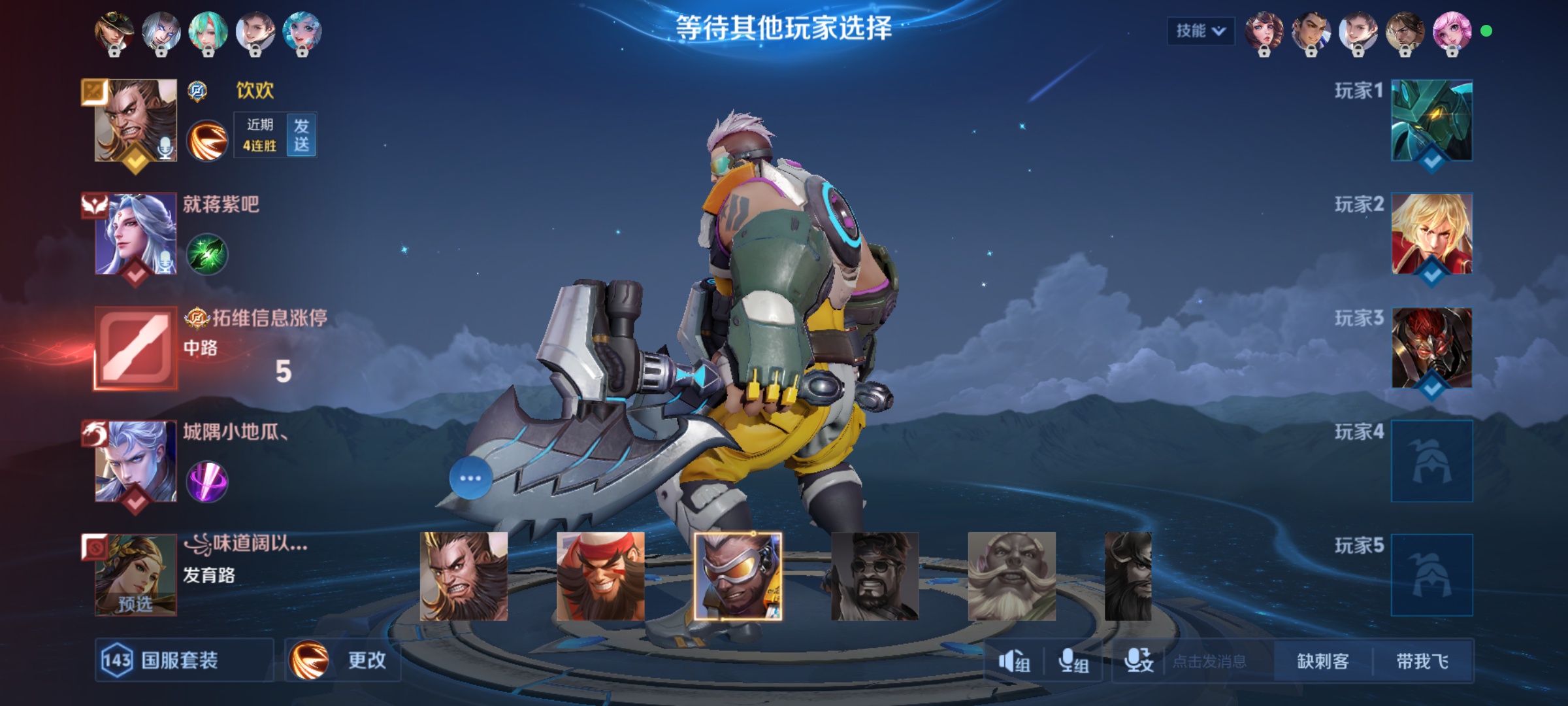Toggle the team microphone 组 button

click(x=1073, y=662)
